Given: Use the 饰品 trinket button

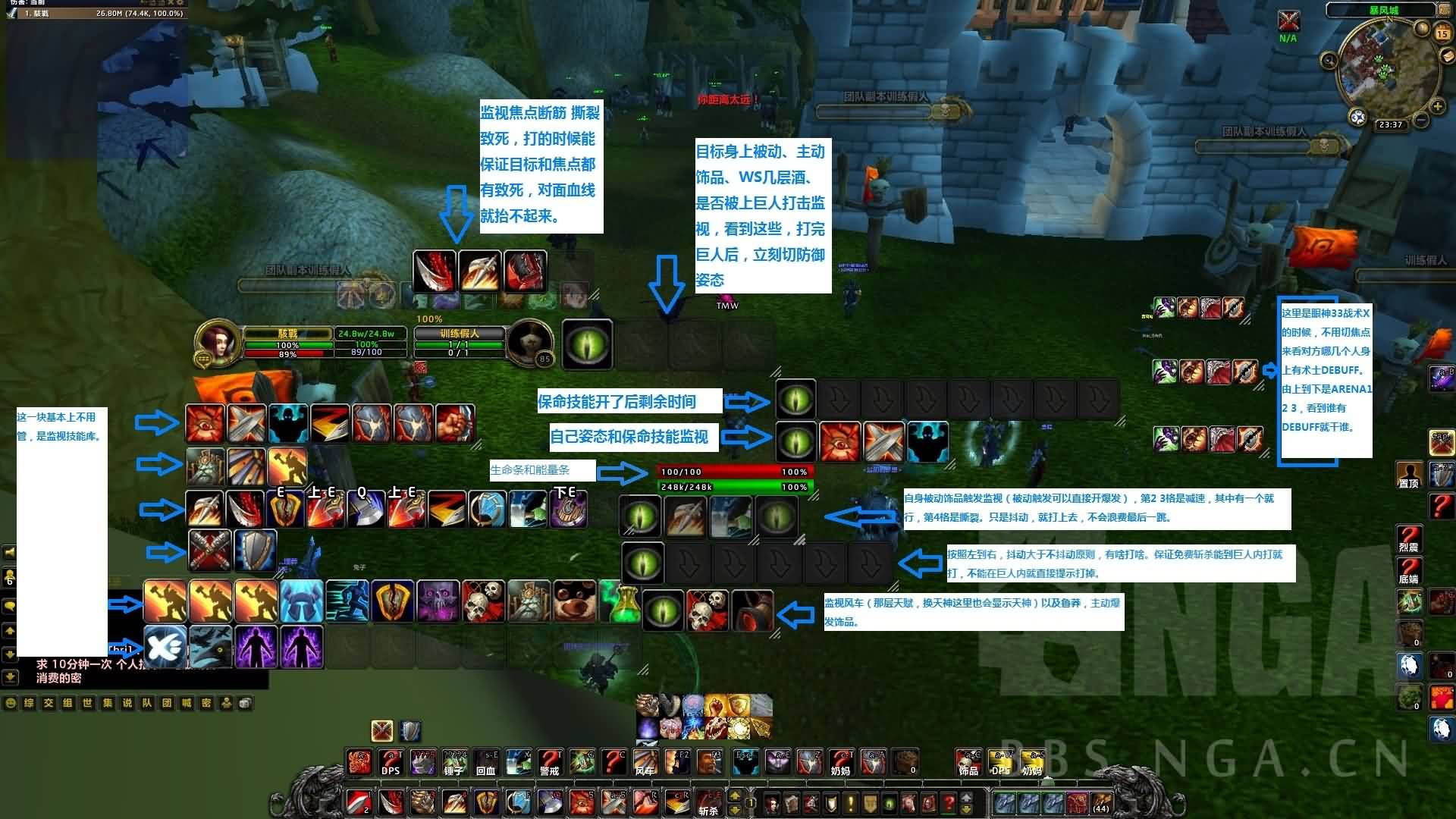Looking at the screenshot, I should pyautogui.click(x=968, y=762).
